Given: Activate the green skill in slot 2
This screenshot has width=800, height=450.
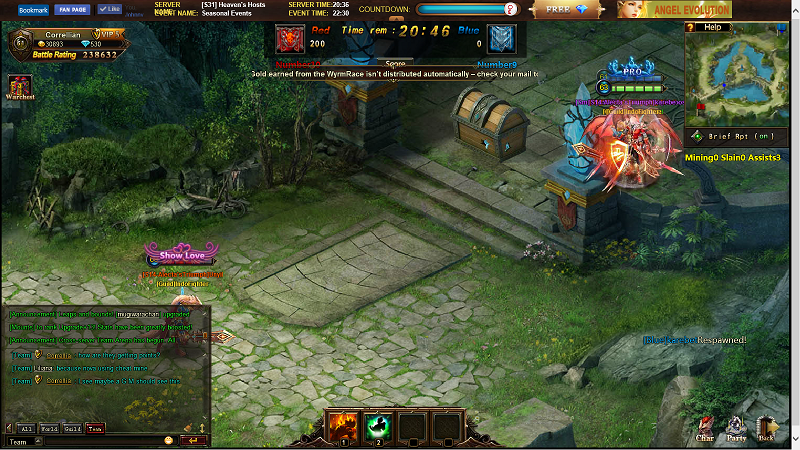Looking at the screenshot, I should (377, 426).
